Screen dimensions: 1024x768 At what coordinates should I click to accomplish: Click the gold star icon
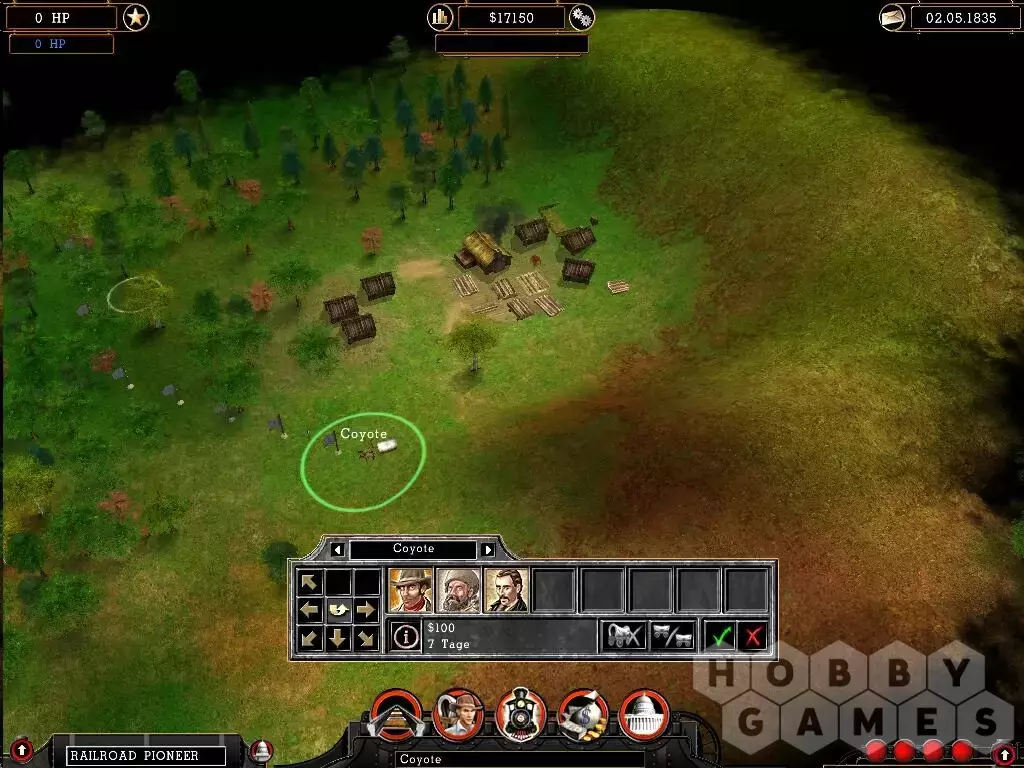pyautogui.click(x=136, y=17)
